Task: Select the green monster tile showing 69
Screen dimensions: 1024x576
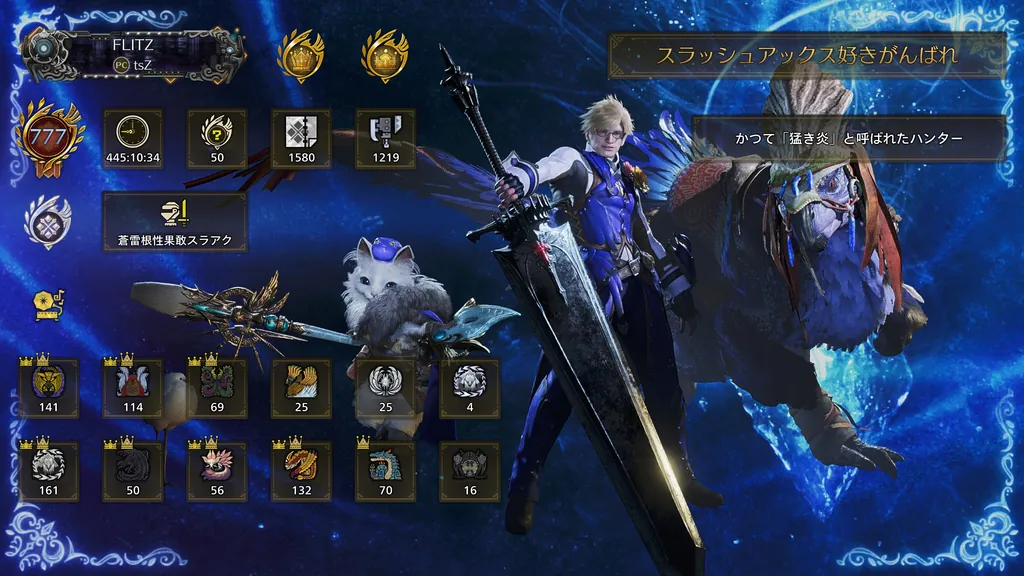Action: (217, 388)
